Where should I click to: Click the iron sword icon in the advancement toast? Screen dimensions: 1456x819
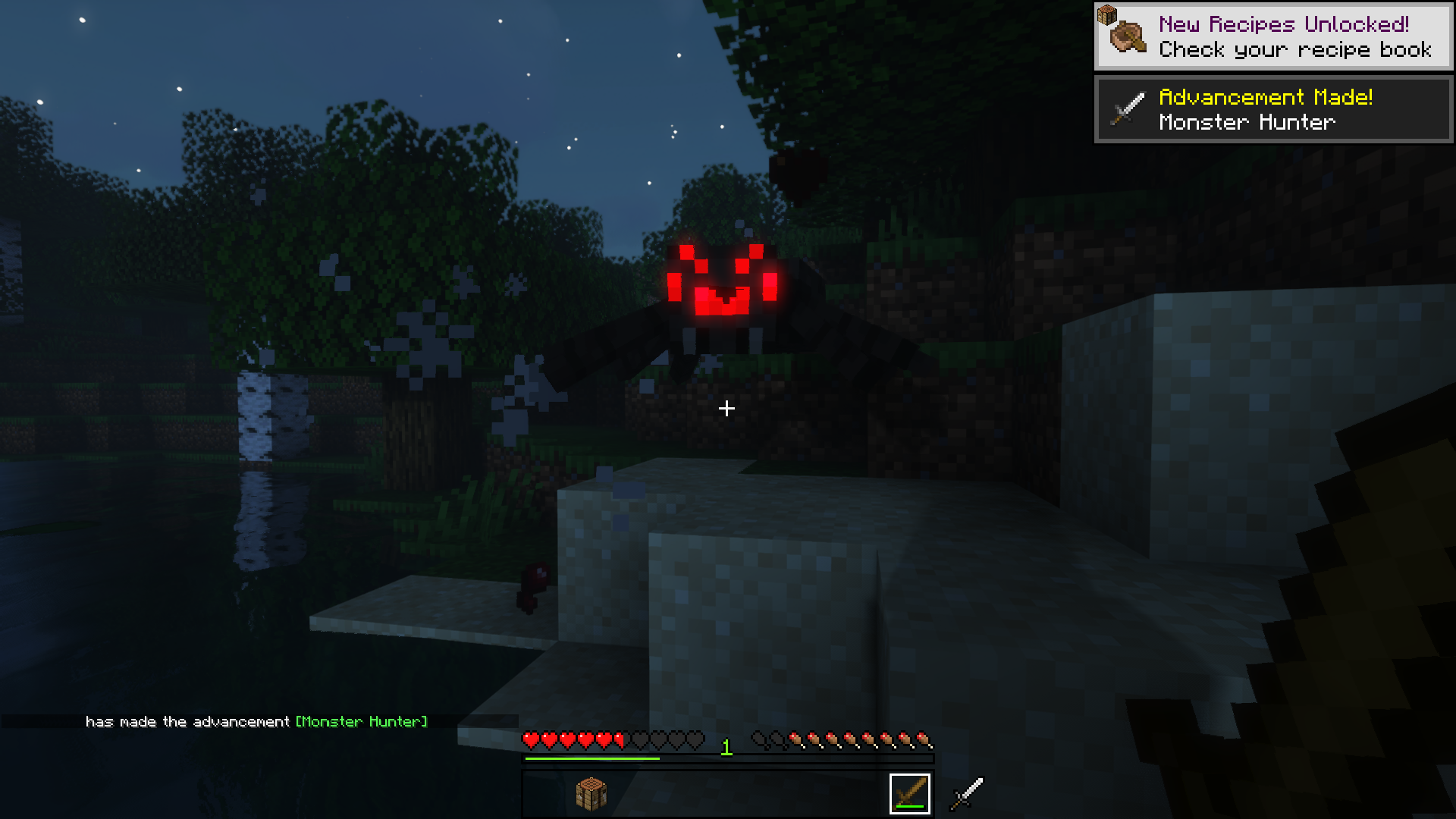(1128, 108)
